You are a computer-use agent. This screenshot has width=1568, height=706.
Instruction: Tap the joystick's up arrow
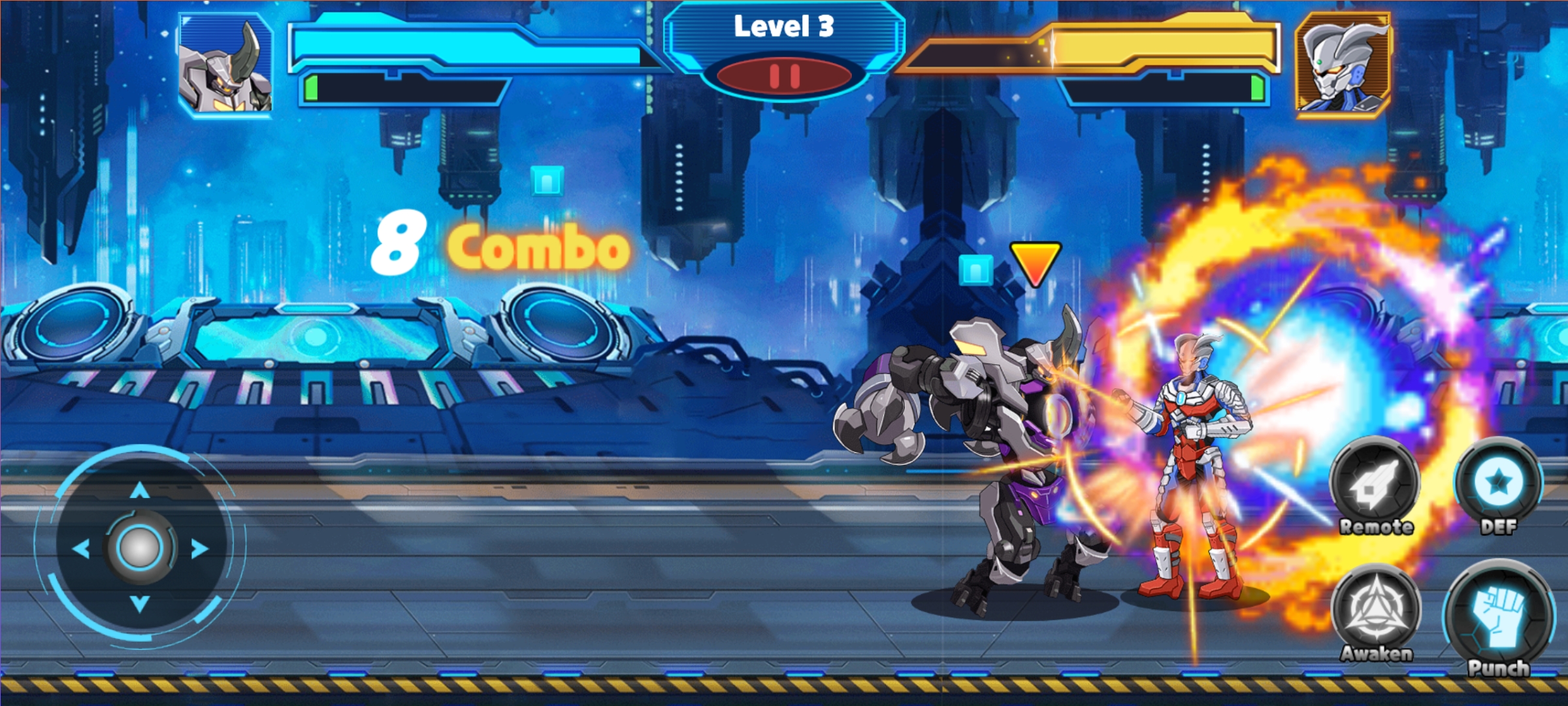140,490
